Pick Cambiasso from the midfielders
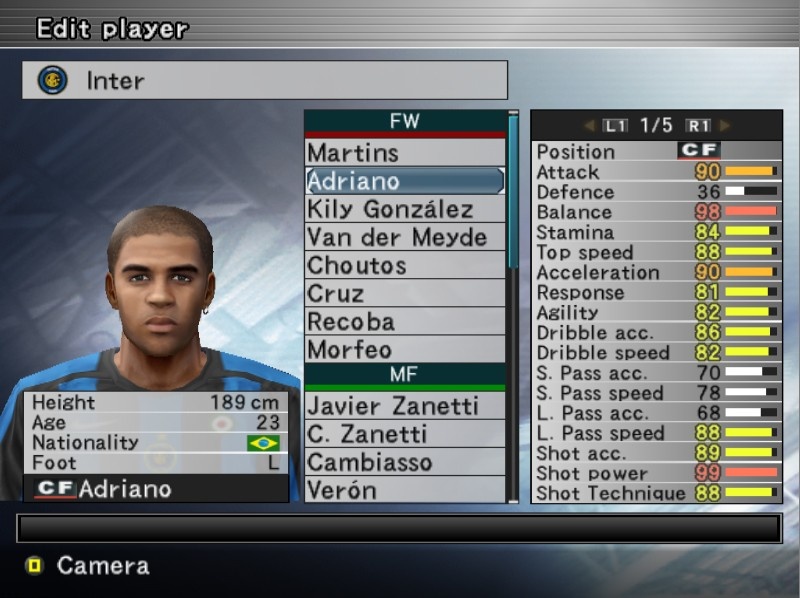800x598 pixels. click(x=404, y=462)
